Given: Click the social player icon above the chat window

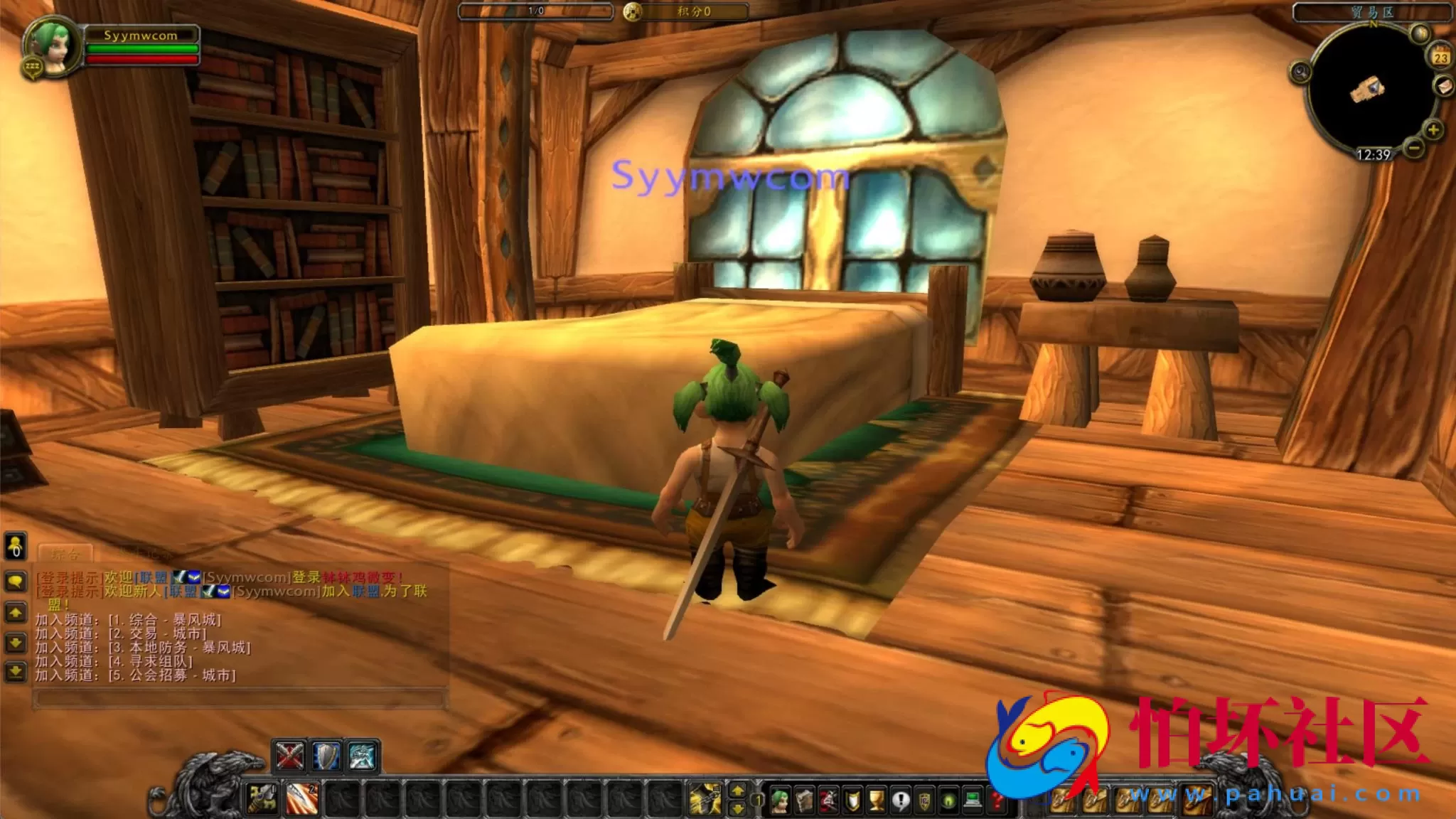Looking at the screenshot, I should click(15, 547).
